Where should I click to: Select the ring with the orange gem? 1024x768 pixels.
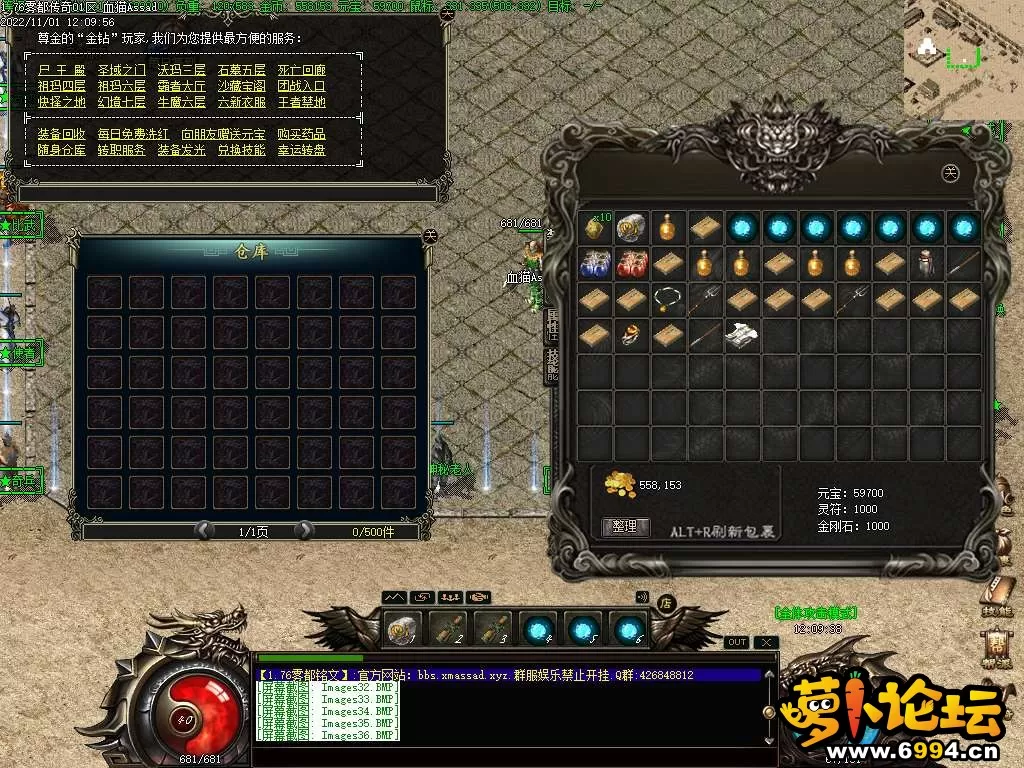pyautogui.click(x=631, y=336)
